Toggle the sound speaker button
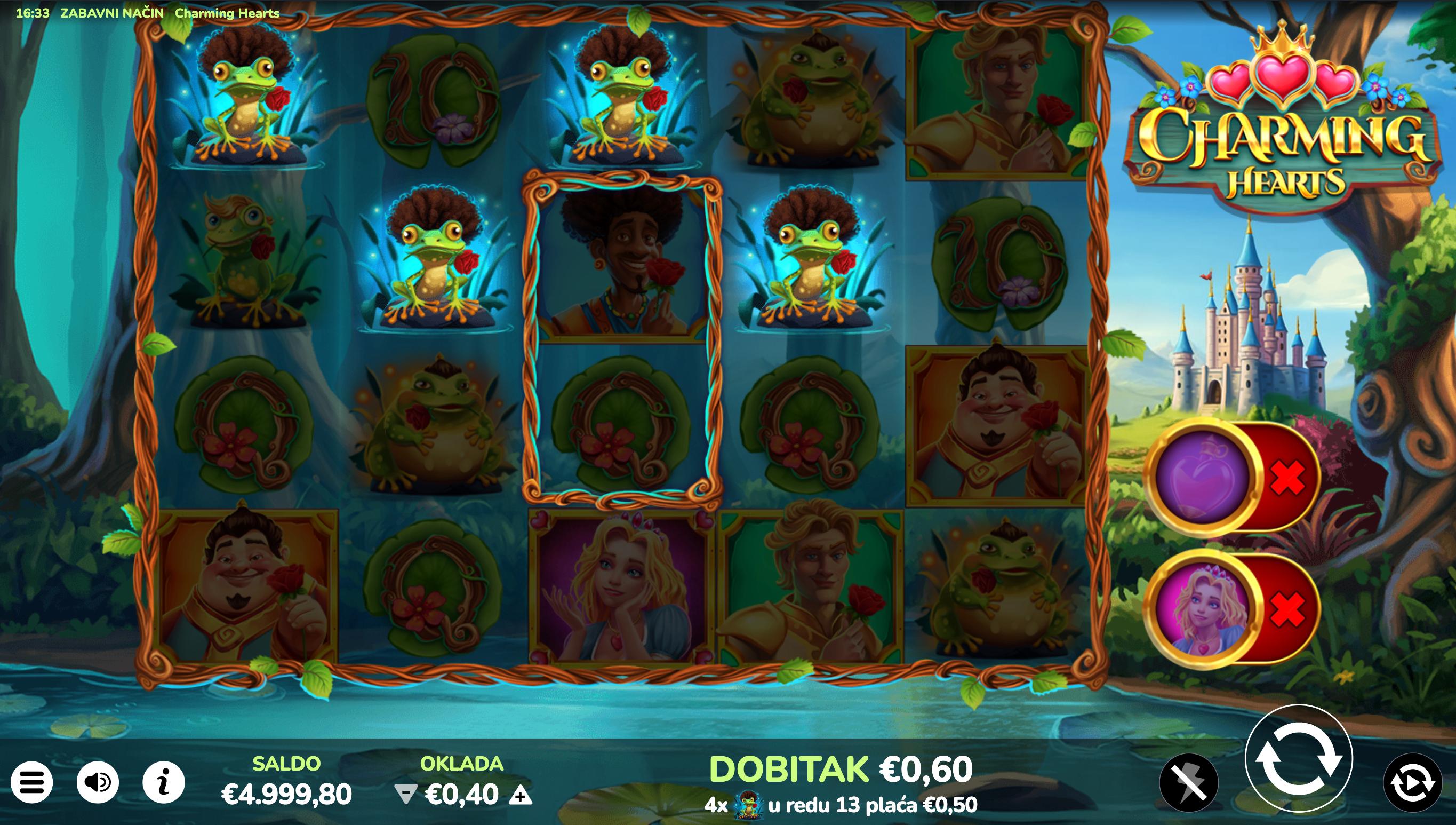The height and width of the screenshot is (825, 1456). point(98,782)
